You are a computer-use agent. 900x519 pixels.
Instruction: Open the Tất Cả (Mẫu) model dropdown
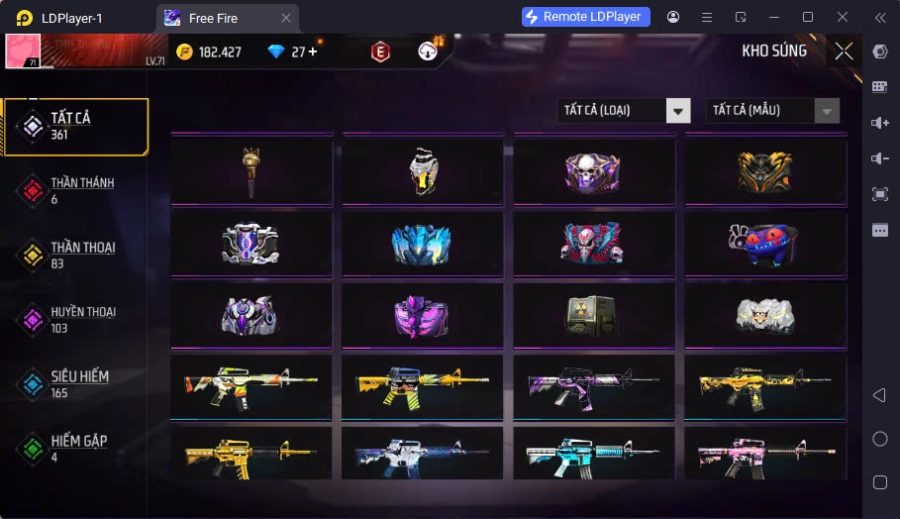(772, 111)
